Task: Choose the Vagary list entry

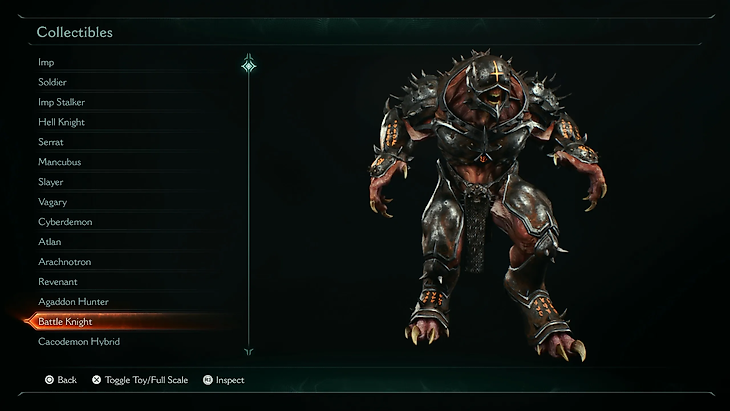Action: (53, 202)
